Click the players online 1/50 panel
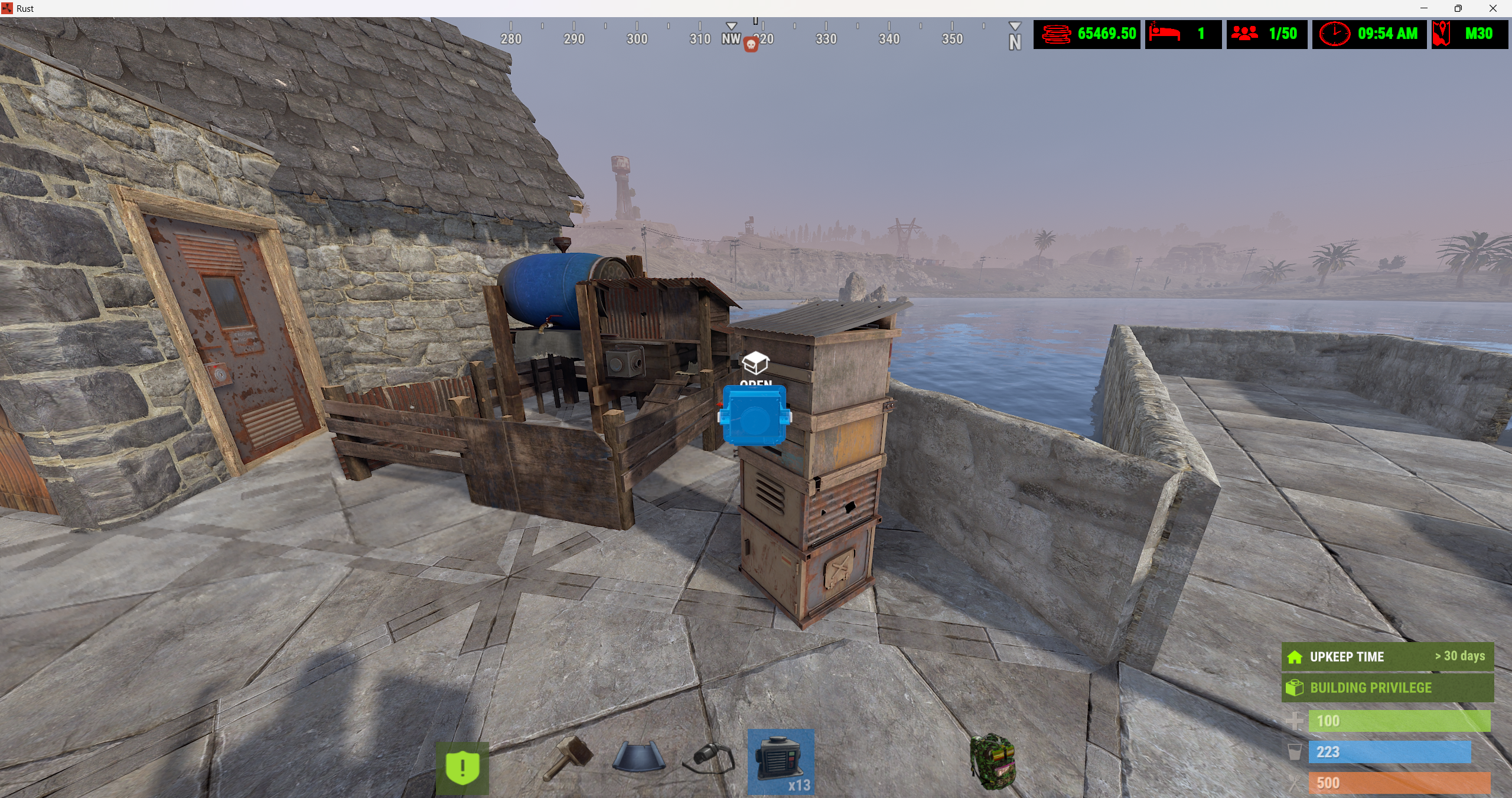This screenshot has width=1512, height=798. click(x=1266, y=34)
